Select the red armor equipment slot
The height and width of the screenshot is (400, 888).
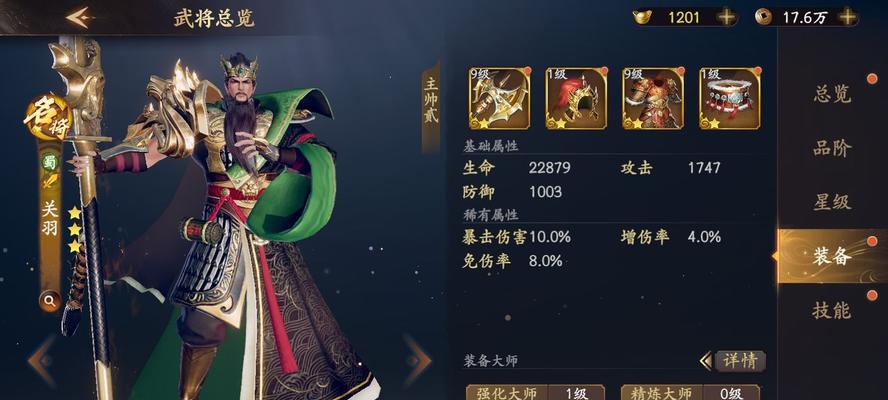tap(653, 98)
